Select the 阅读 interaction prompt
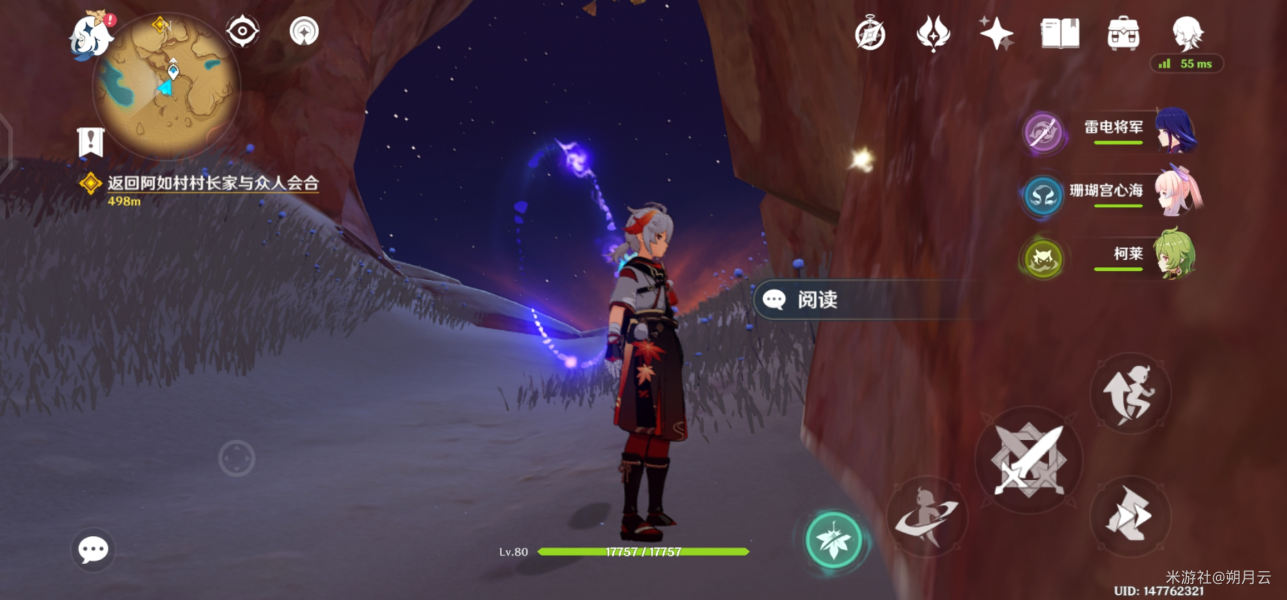This screenshot has width=1287, height=600. point(816,300)
